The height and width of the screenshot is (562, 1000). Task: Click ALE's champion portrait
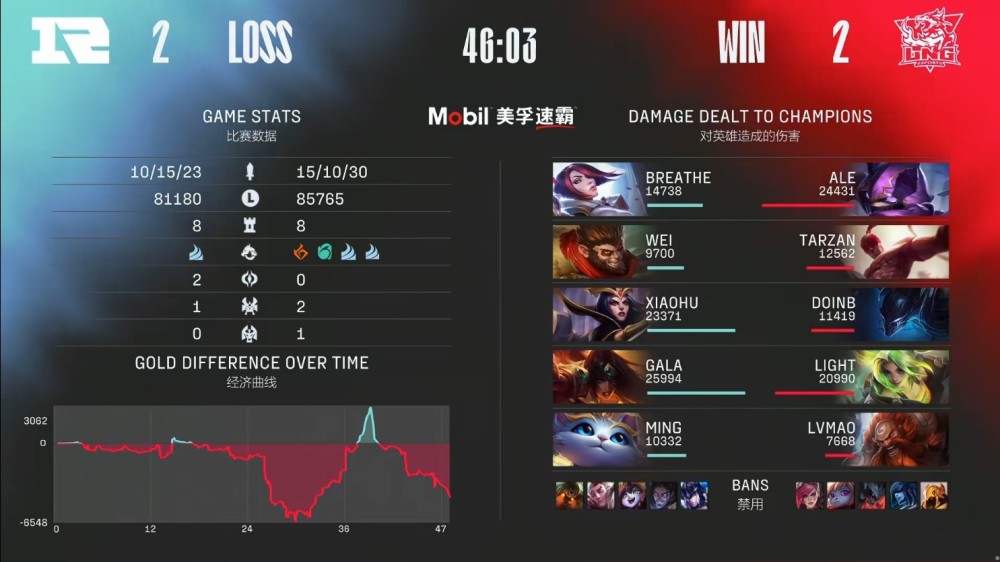click(x=904, y=189)
